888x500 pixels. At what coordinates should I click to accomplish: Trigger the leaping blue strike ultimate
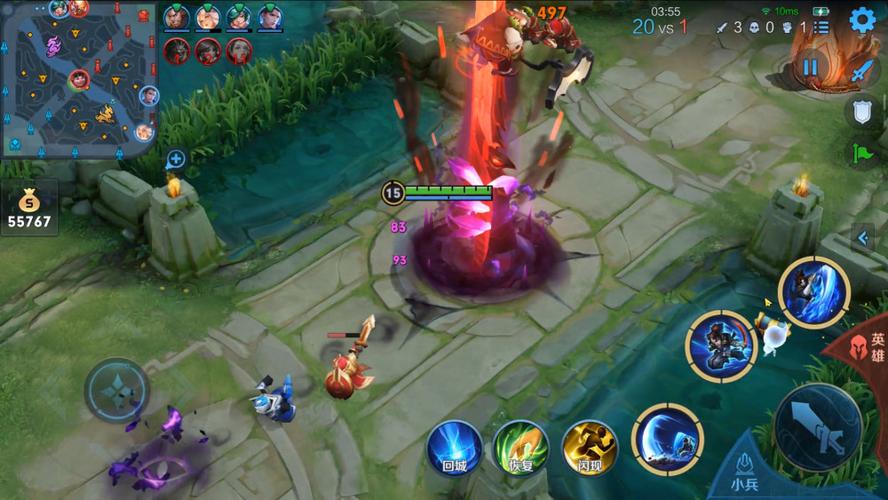coord(814,292)
